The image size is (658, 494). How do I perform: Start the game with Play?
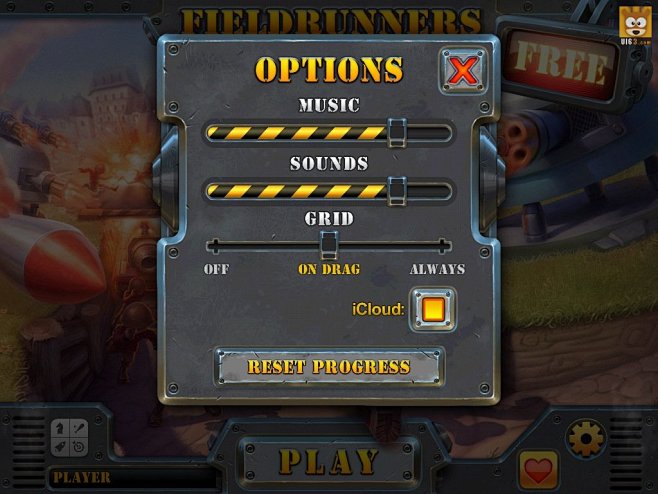329,461
